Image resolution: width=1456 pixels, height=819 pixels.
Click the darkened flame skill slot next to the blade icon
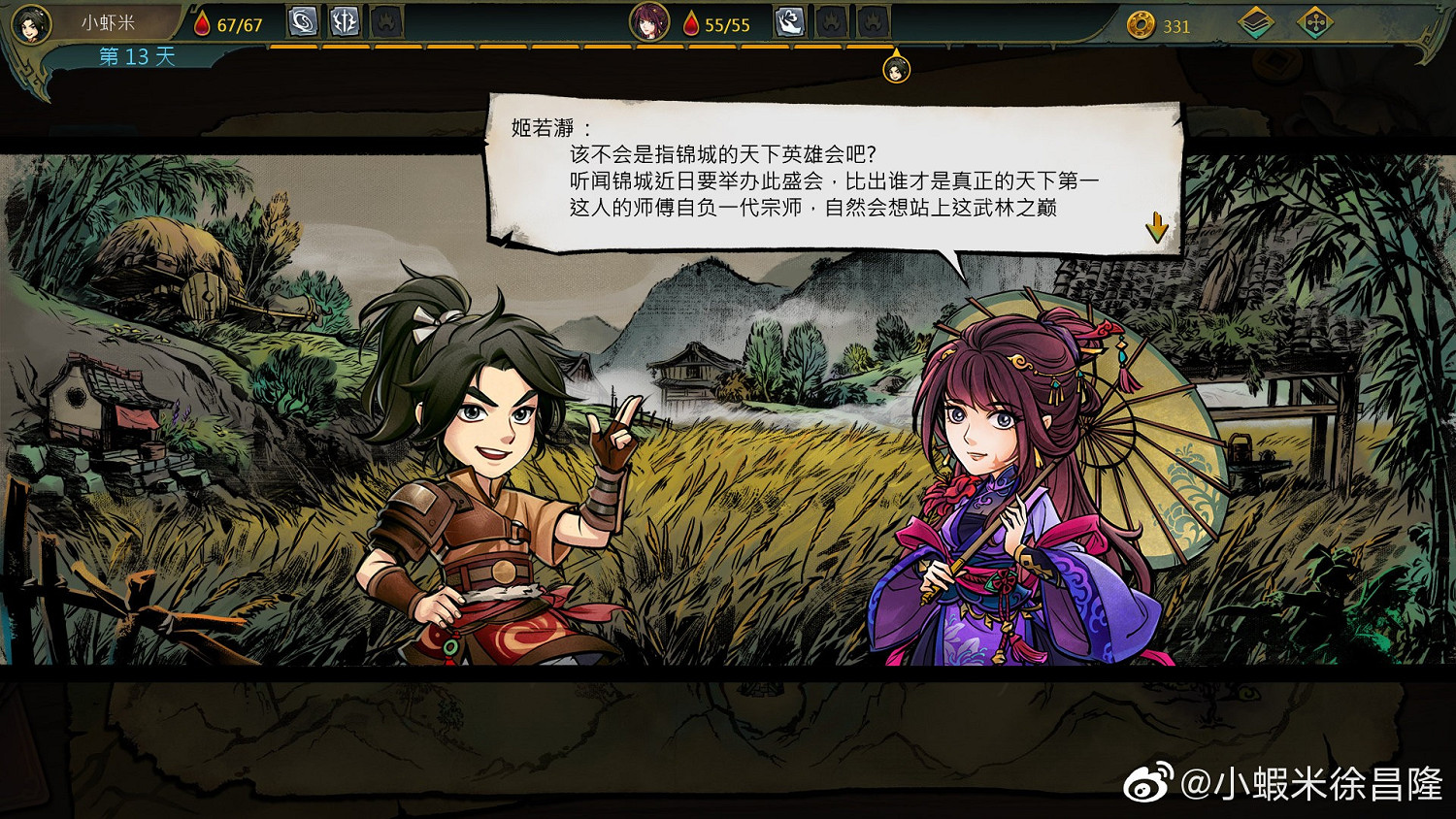point(385,20)
